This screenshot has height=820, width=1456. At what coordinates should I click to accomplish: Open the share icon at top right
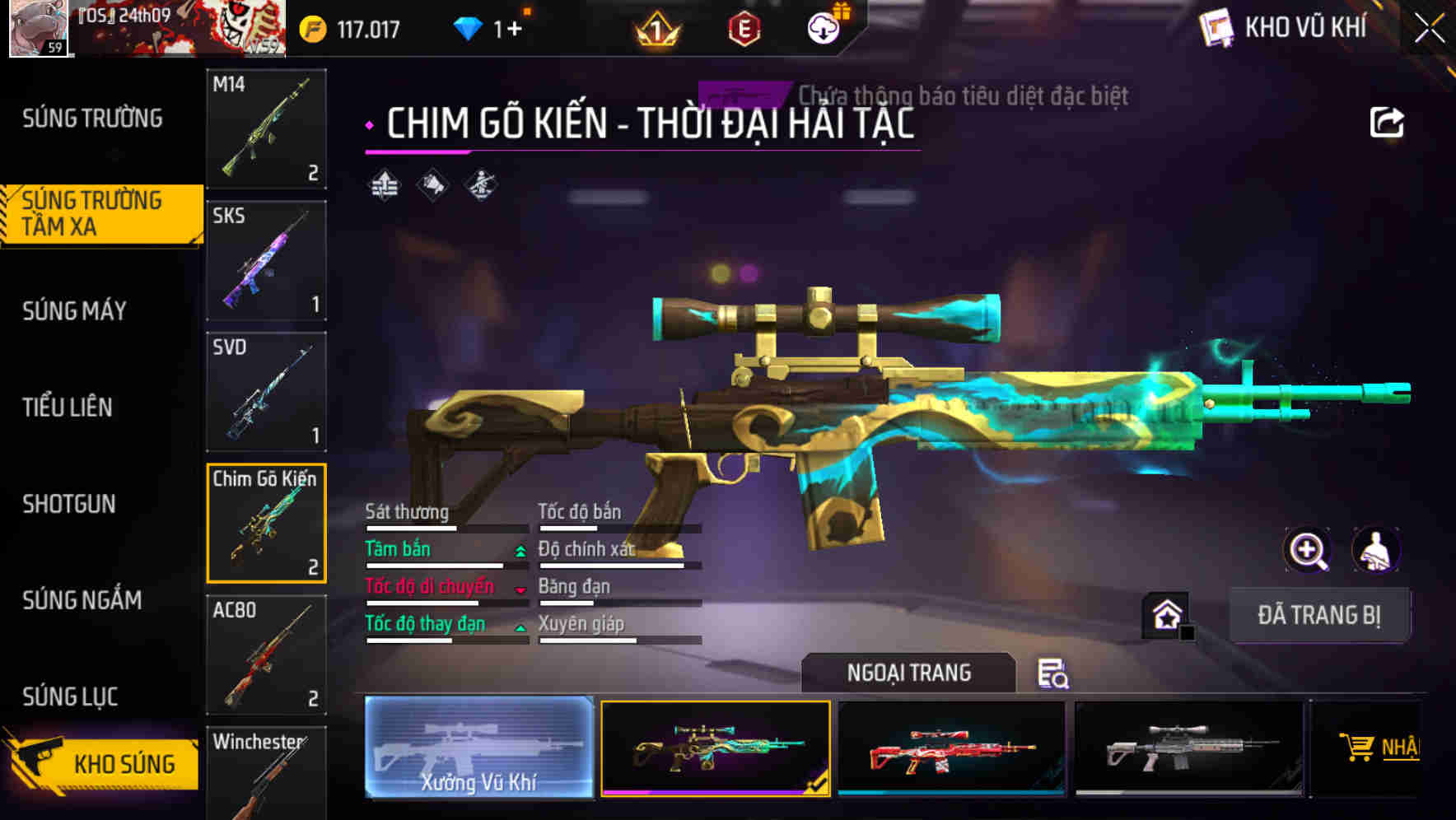point(1388,121)
